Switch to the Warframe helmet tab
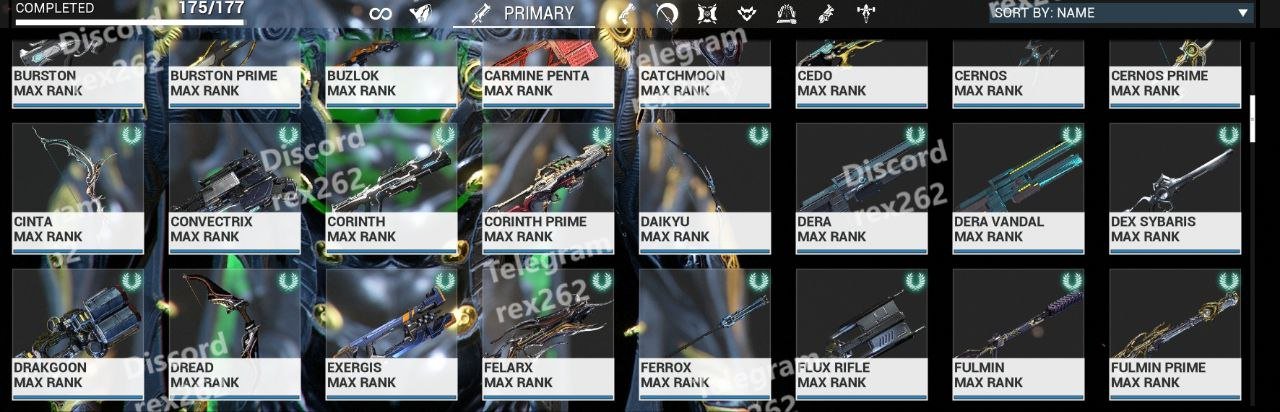This screenshot has height=412, width=1280. point(421,13)
